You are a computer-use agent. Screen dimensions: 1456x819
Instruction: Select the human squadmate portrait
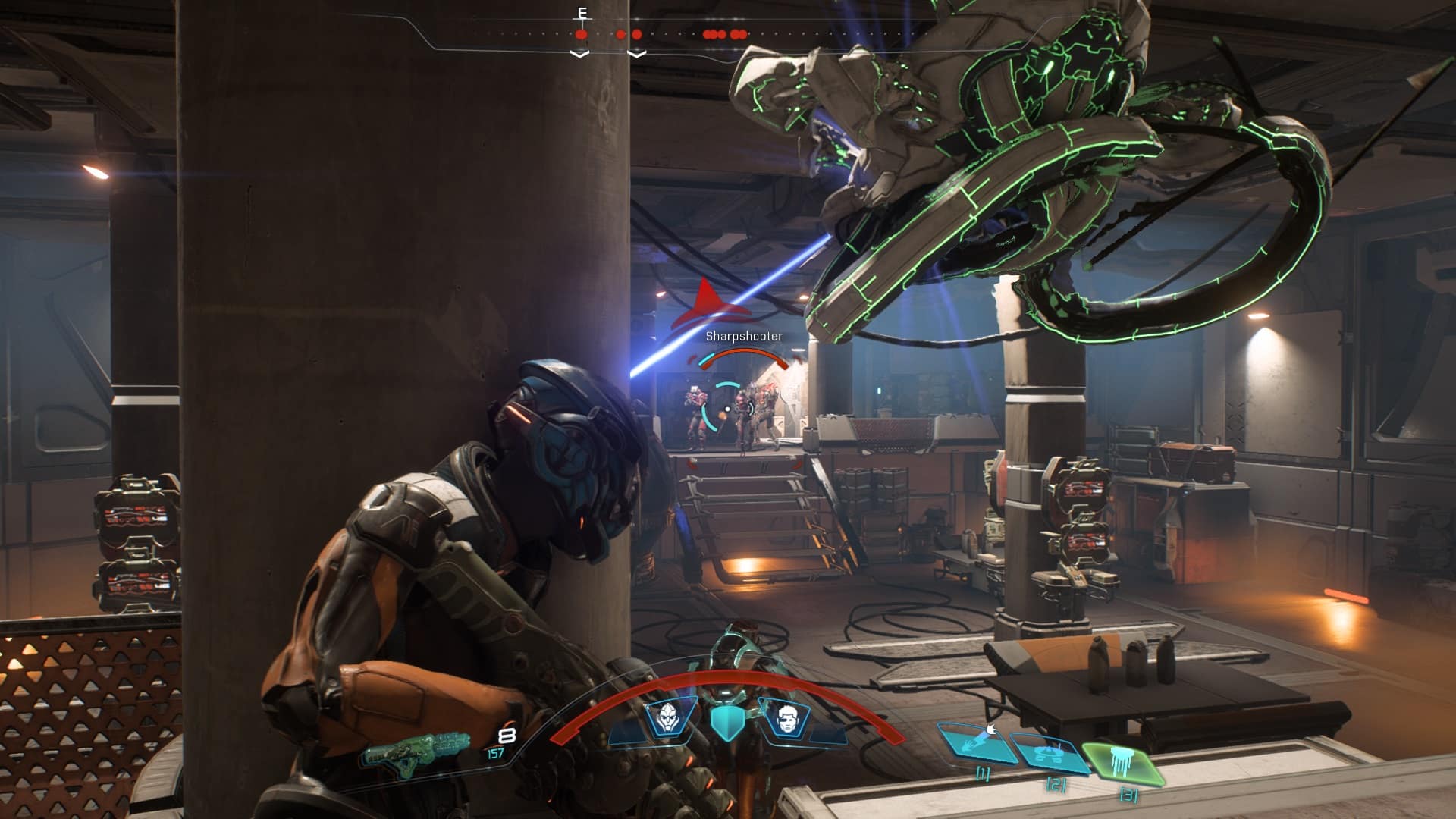(x=784, y=717)
